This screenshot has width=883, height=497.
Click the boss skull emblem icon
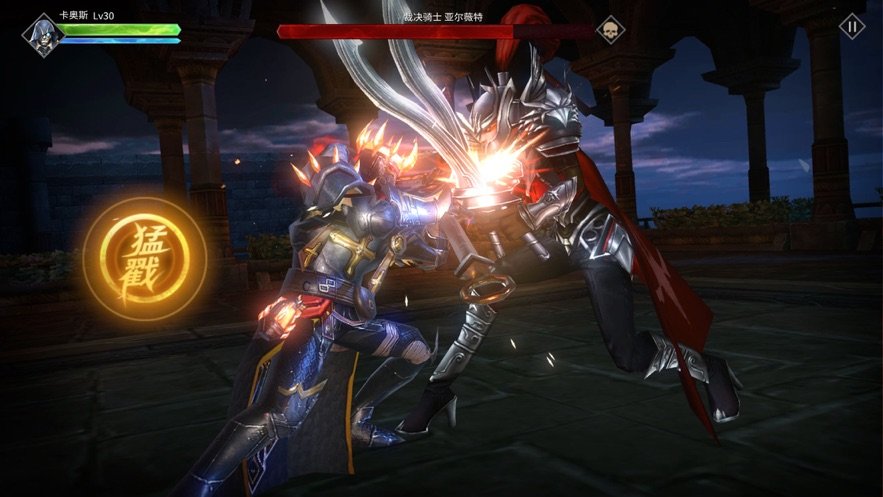(x=610, y=30)
